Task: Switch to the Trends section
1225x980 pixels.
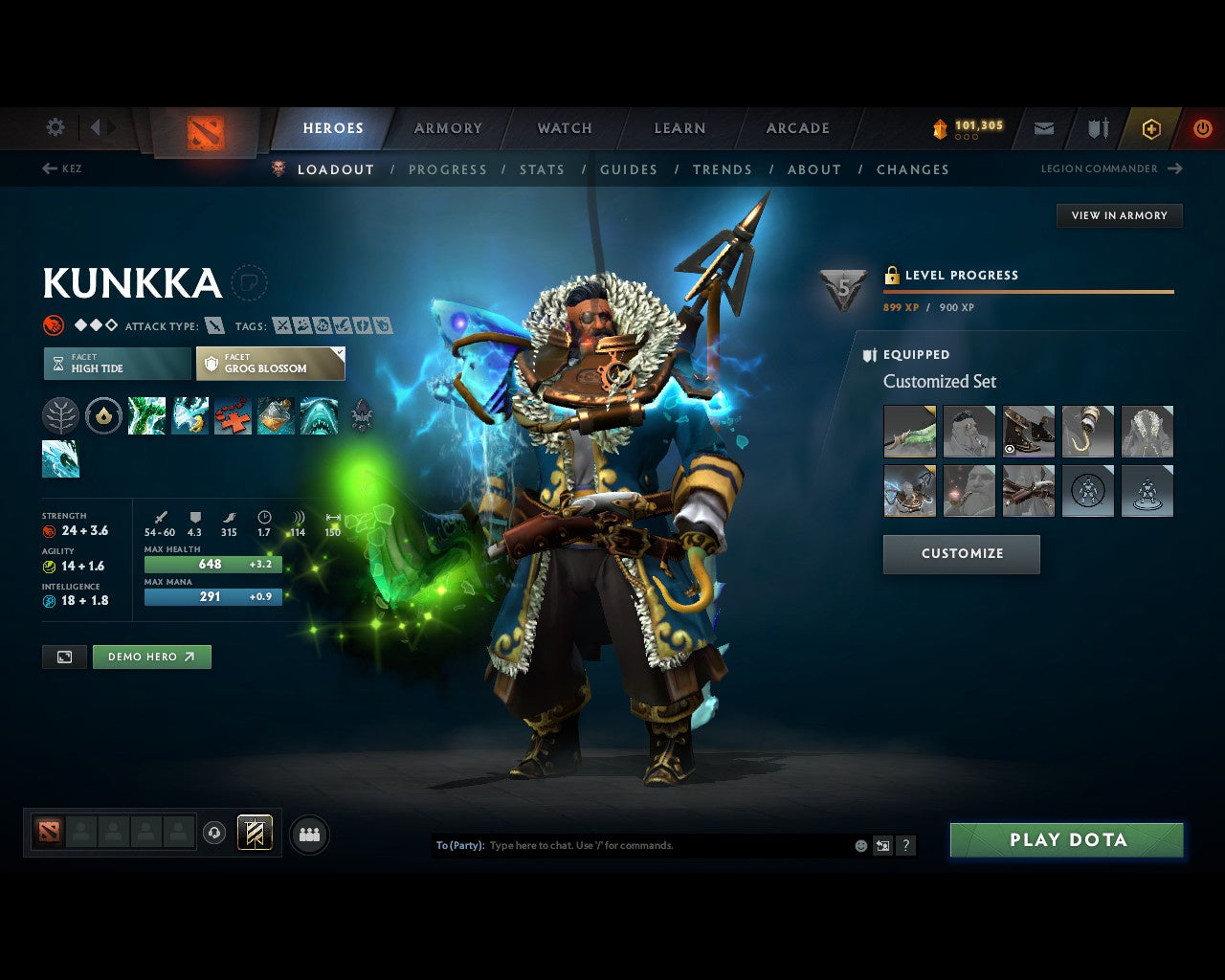Action: click(x=723, y=169)
